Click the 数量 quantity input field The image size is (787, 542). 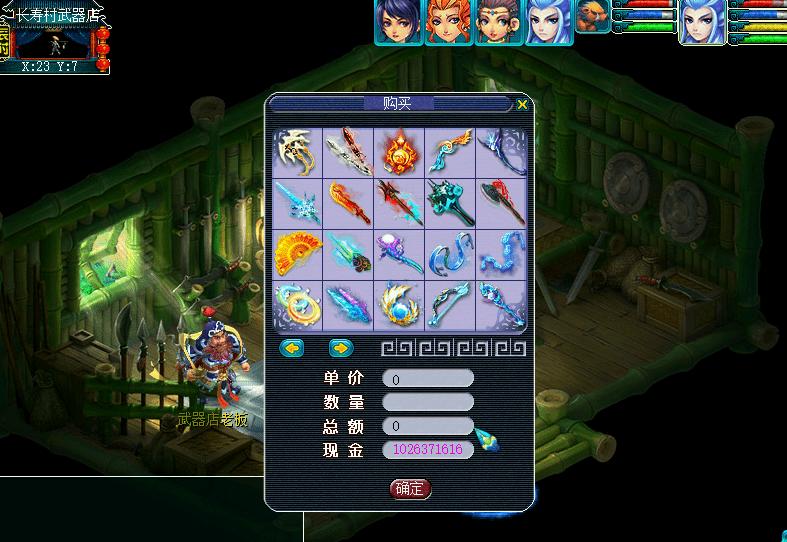click(x=428, y=402)
